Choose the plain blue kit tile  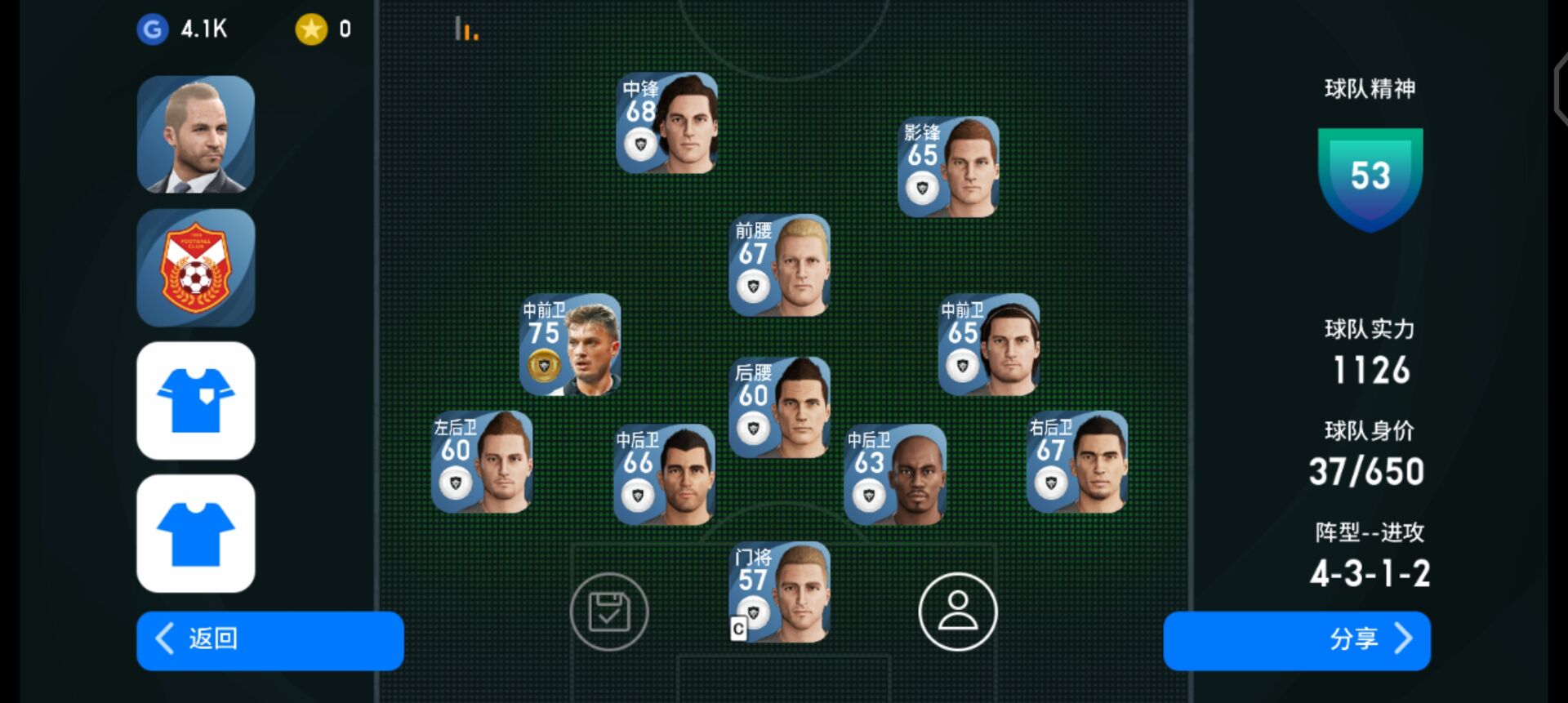click(196, 533)
